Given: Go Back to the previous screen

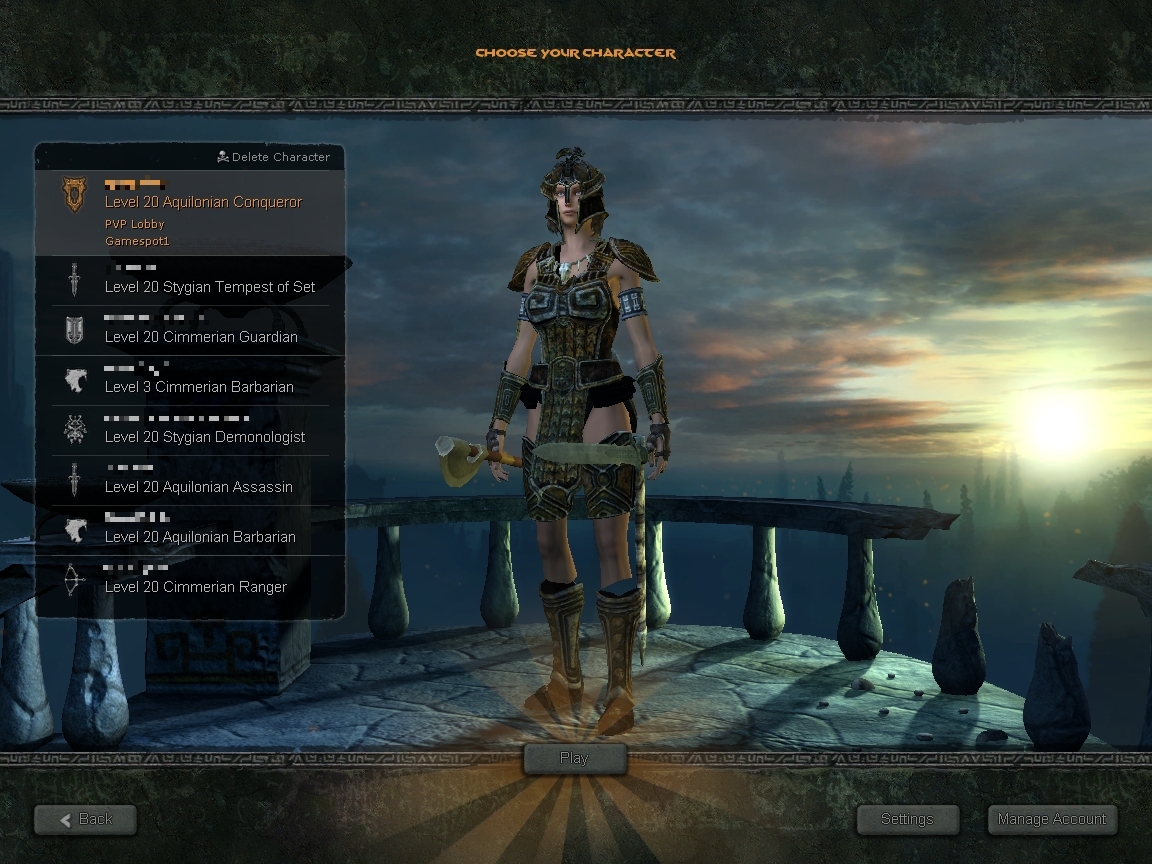Looking at the screenshot, I should pos(85,819).
